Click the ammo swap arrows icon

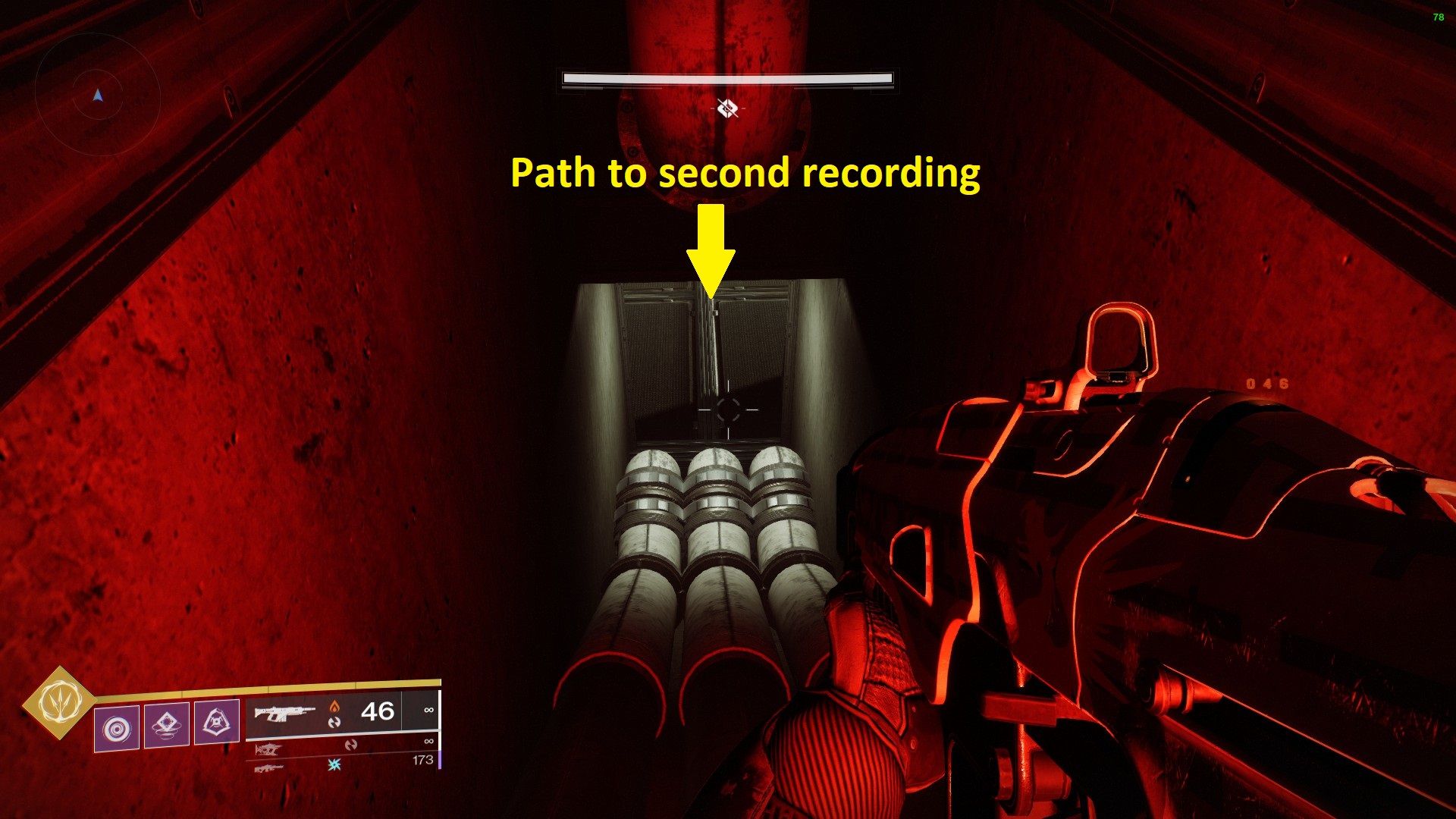334,723
